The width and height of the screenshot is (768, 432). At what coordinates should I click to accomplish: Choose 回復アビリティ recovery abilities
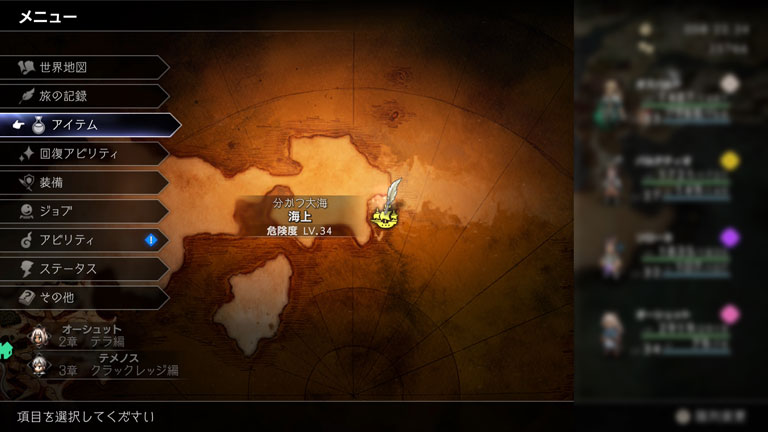(85, 154)
